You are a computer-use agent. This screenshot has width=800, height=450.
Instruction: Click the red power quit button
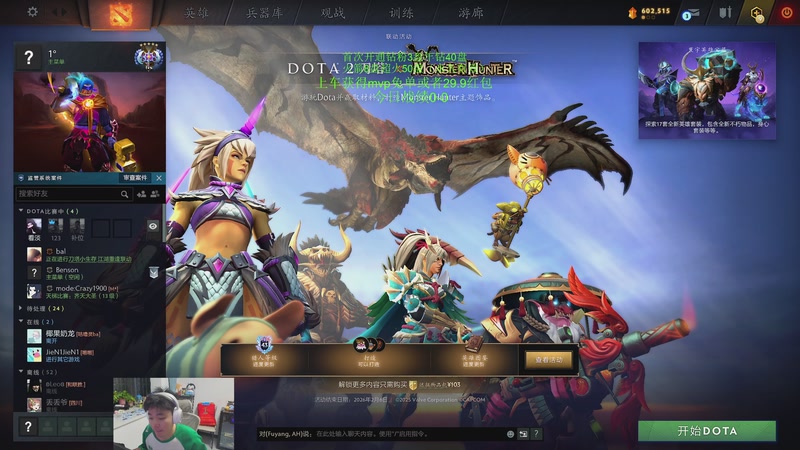(x=785, y=13)
